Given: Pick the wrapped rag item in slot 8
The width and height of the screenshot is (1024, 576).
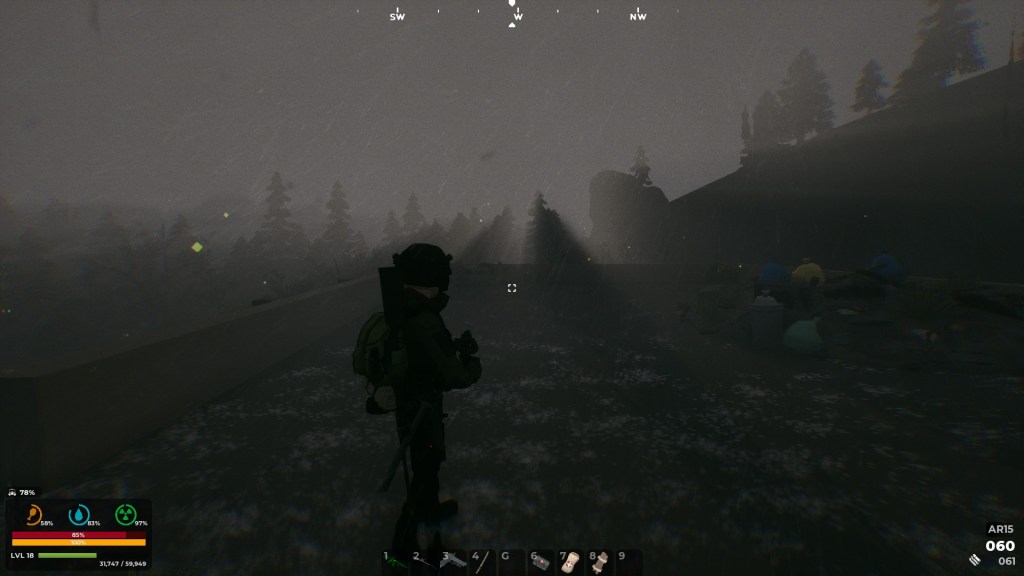Looking at the screenshot, I should click(x=600, y=562).
